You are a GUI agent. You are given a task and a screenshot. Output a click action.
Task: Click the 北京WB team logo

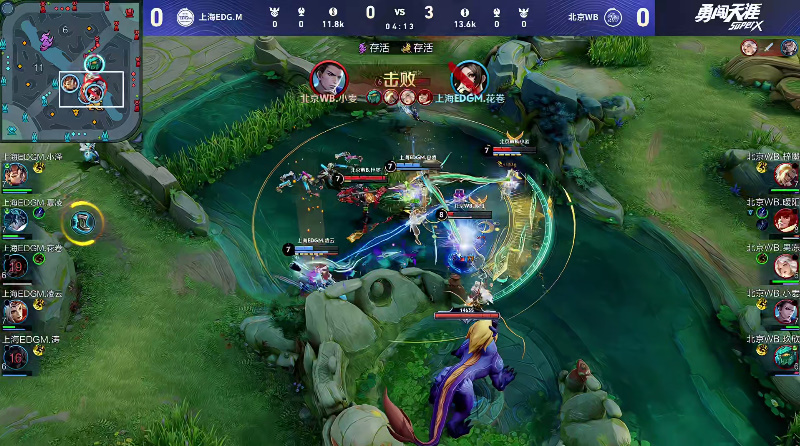pos(613,17)
